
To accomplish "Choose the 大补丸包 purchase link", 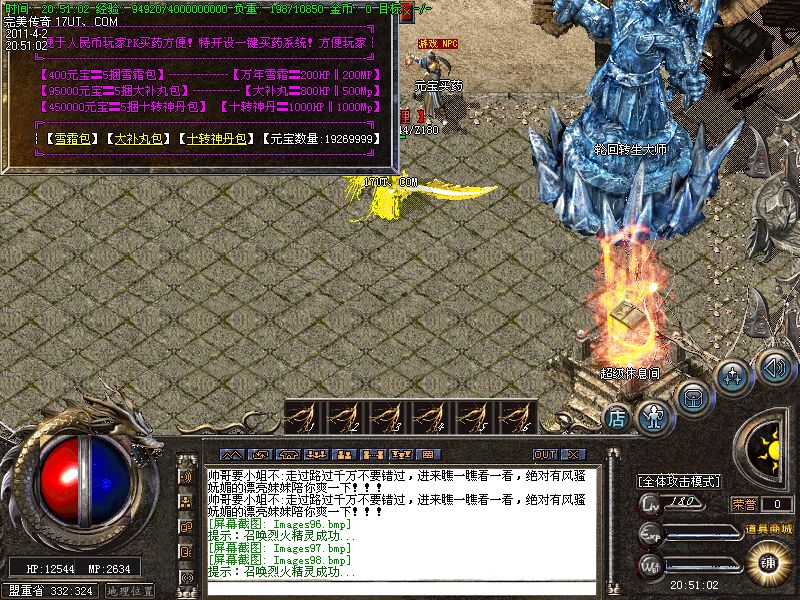I will click(x=138, y=139).
